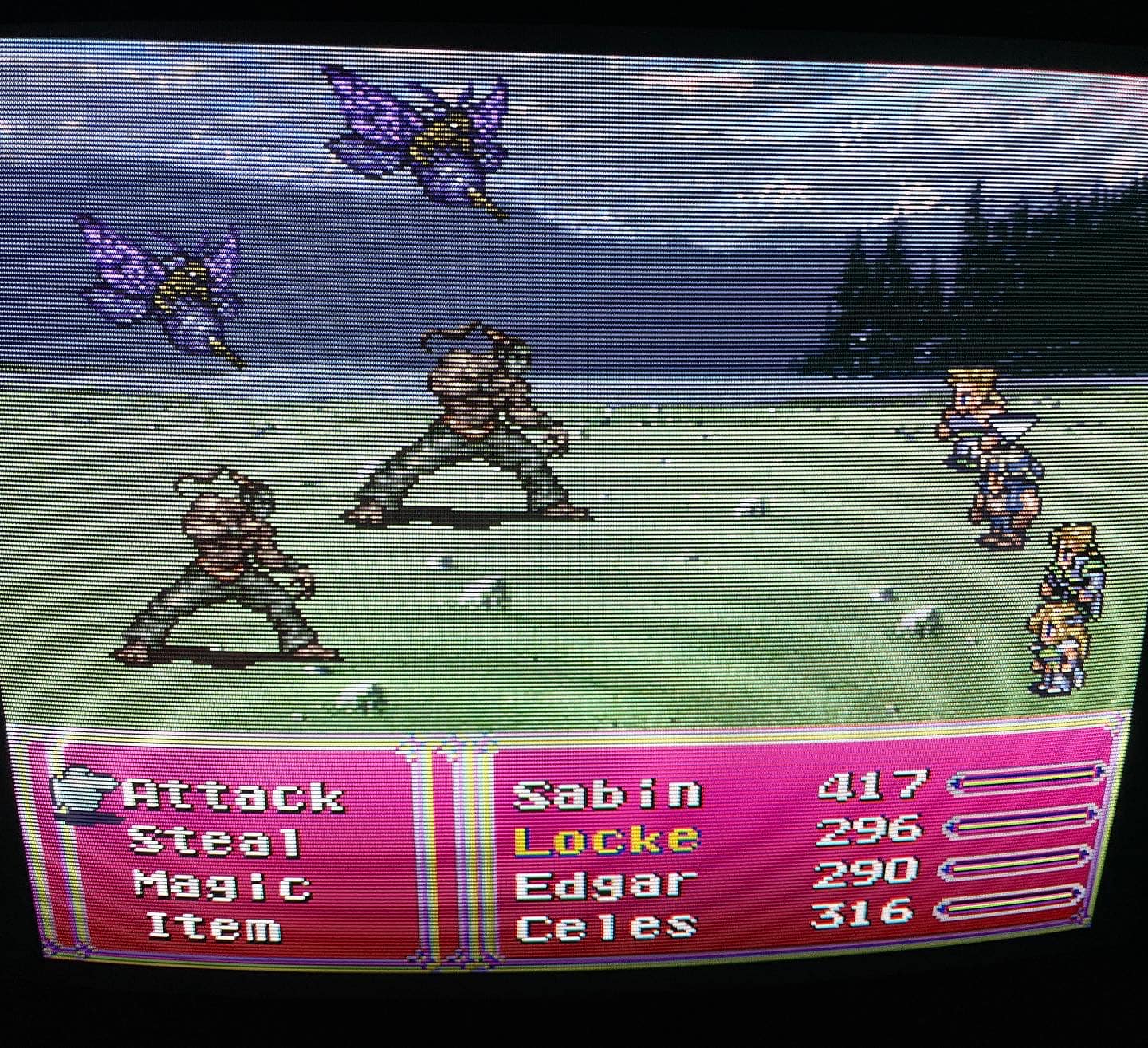Screen dimensions: 1148x1048
Task: Choose the Attack command
Action: pyautogui.click(x=234, y=797)
